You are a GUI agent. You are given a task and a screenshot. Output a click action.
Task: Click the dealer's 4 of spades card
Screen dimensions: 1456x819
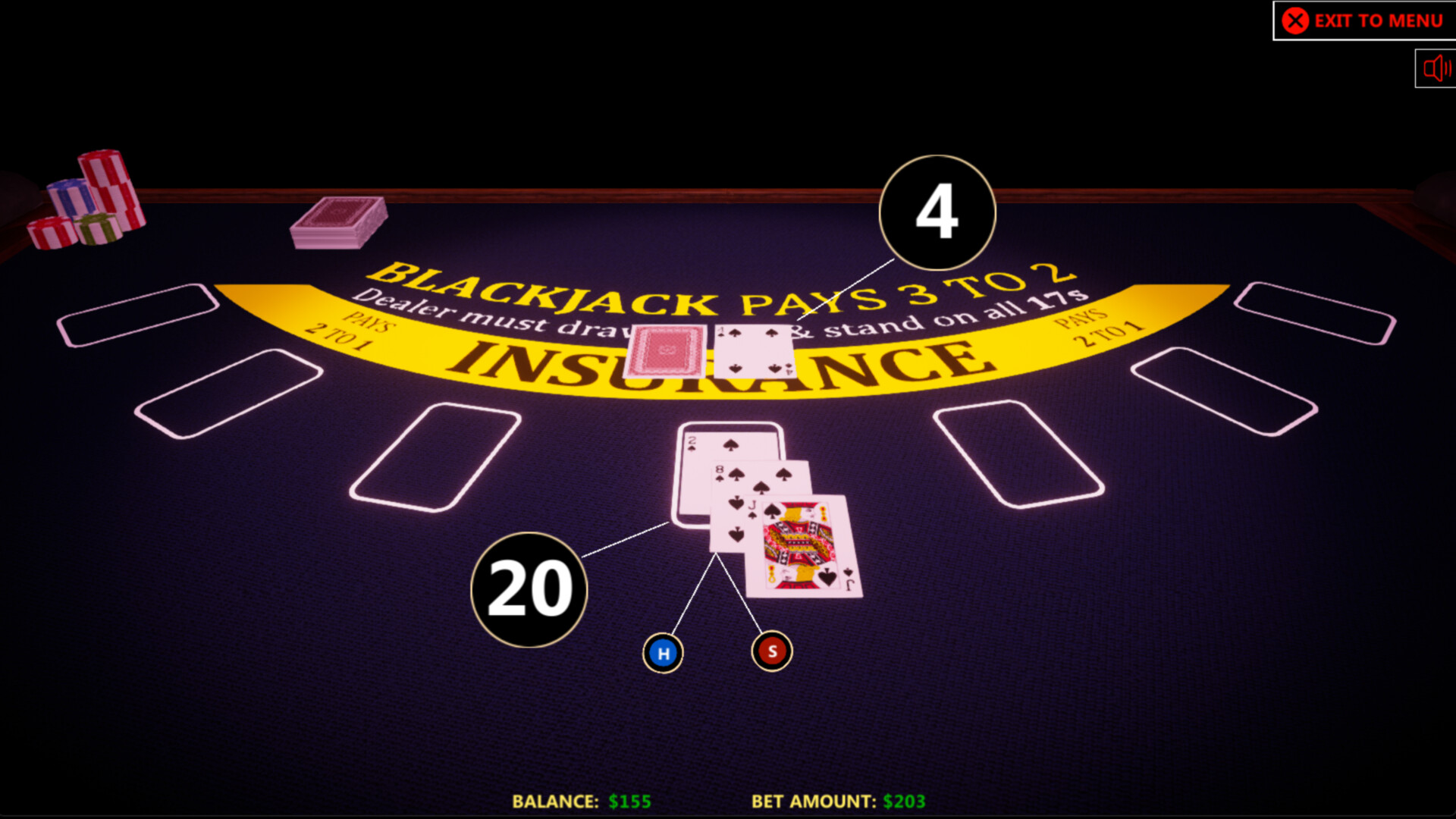[x=755, y=350]
